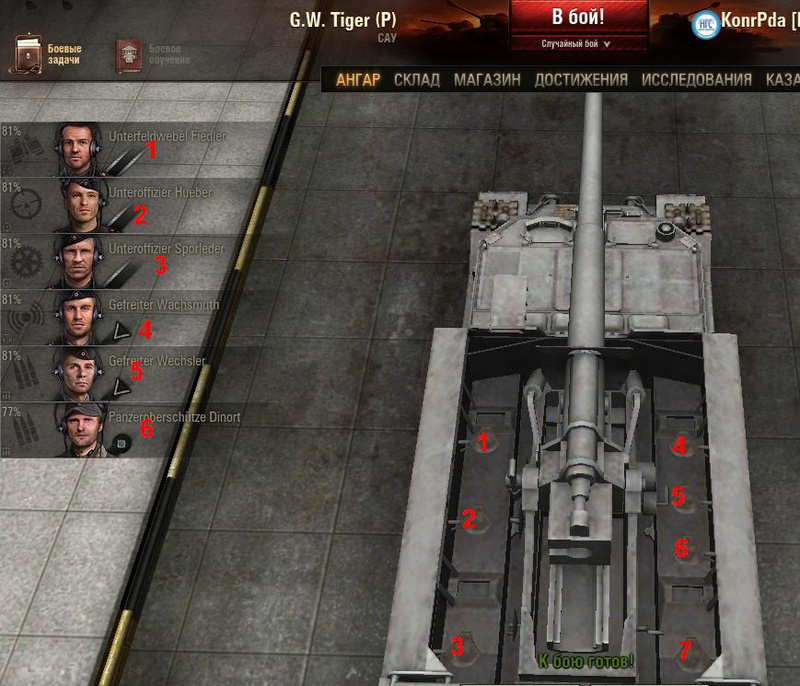
Task: Open the Склад tab
Action: [x=417, y=80]
